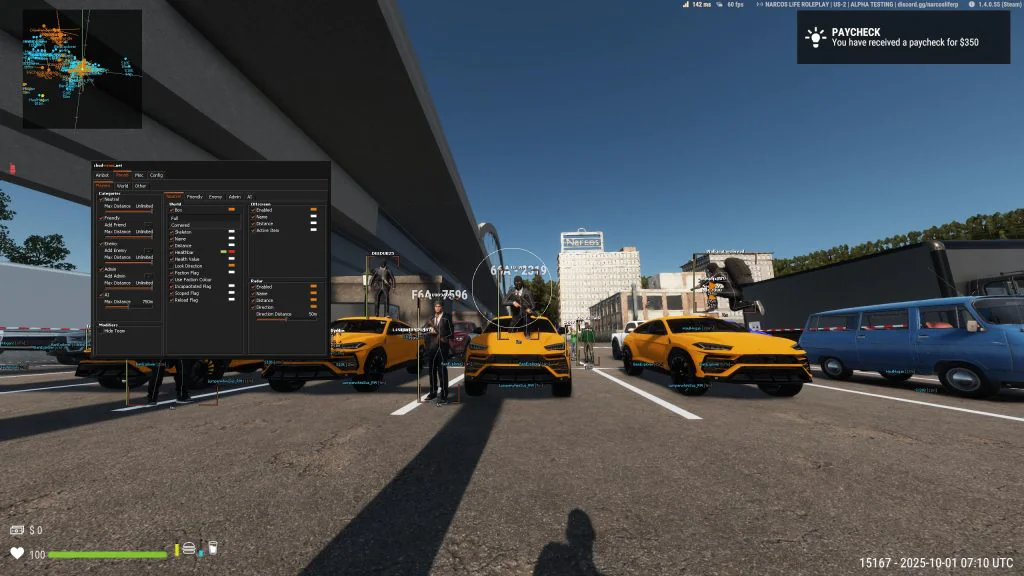The width and height of the screenshot is (1024, 576).
Task: Select the Other sub-tab
Action: [x=140, y=185]
